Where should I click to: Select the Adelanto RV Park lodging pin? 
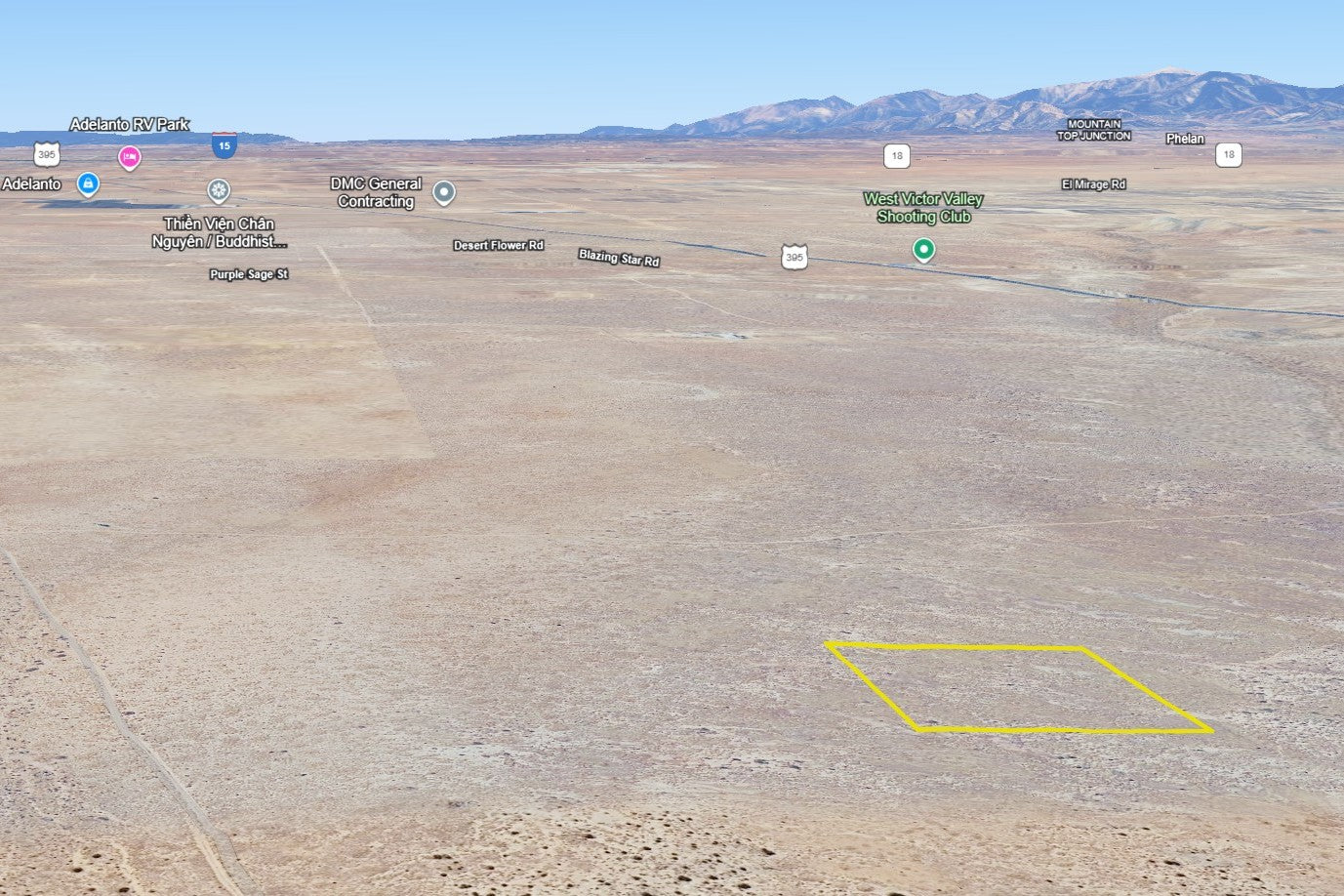coord(129,156)
